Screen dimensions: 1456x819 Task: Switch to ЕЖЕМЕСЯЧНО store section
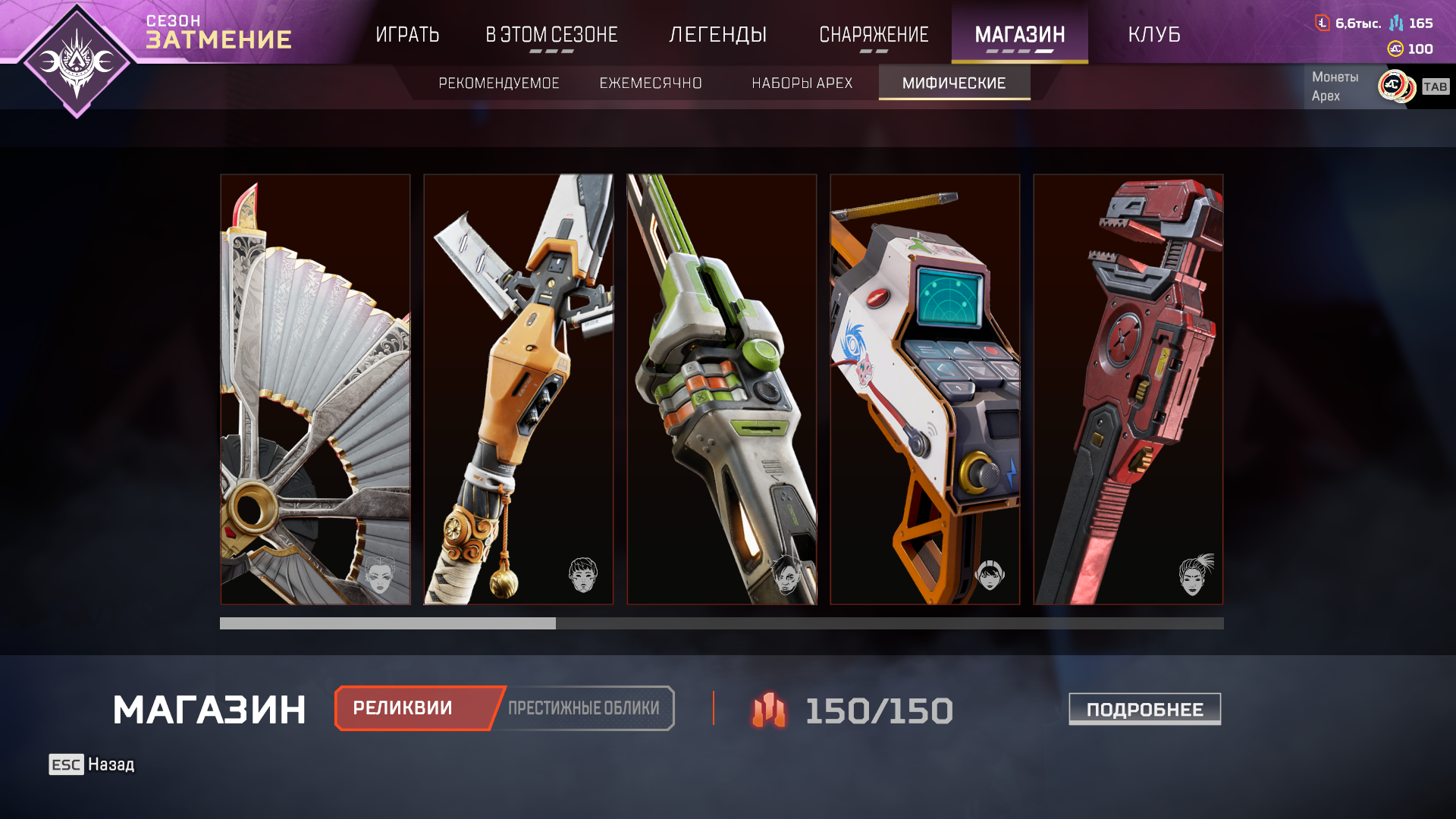click(x=651, y=83)
